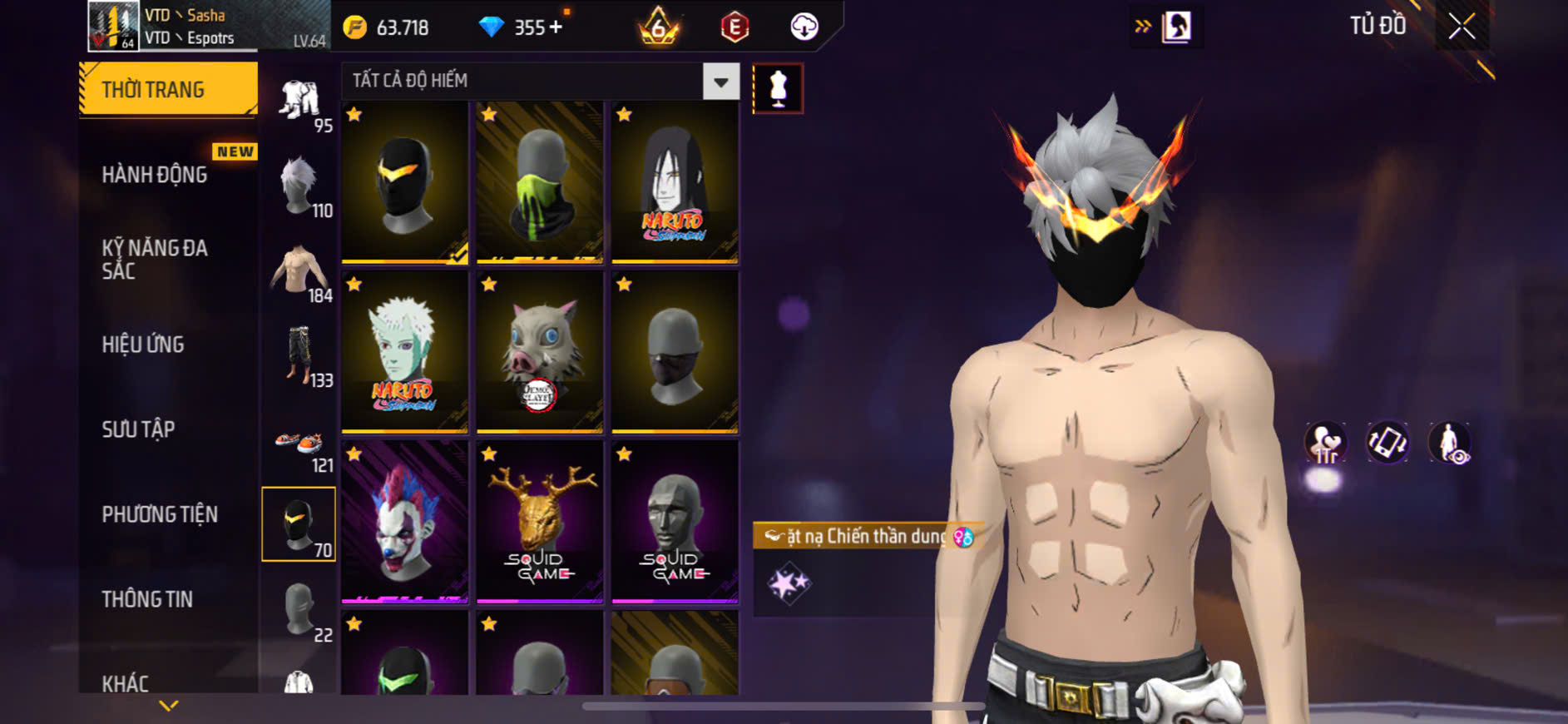The width and height of the screenshot is (1568, 724).
Task: Switch to the shoes category with 121 items
Action: [x=299, y=445]
